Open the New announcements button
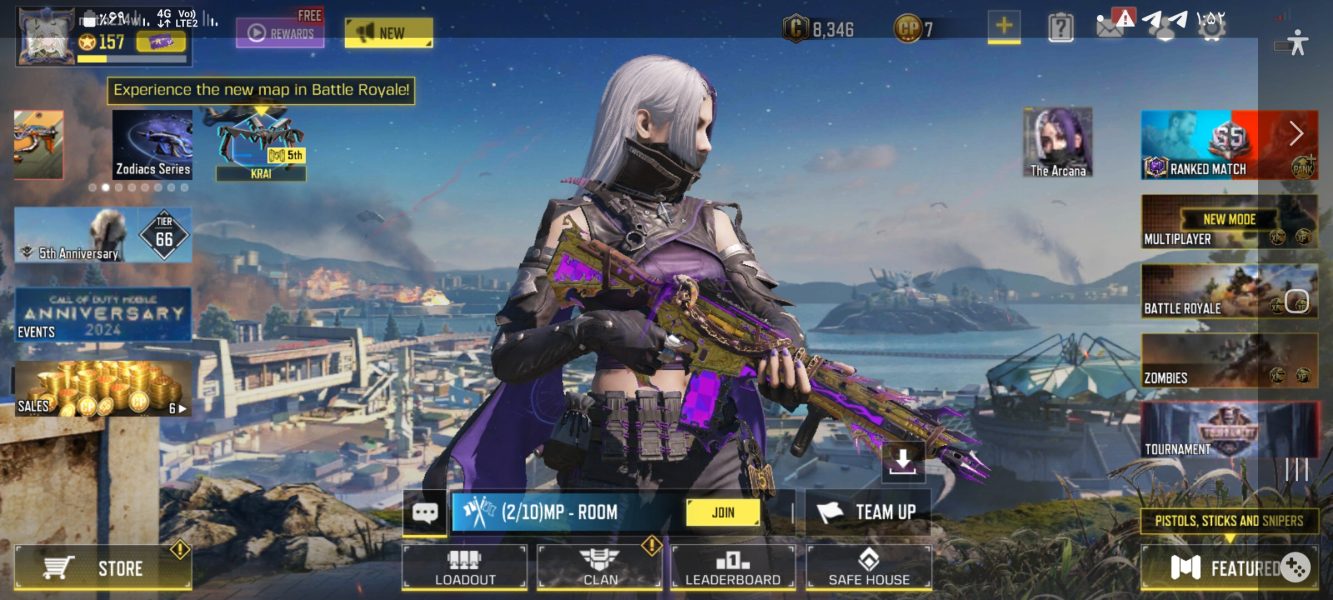Viewport: 1333px width, 600px height. pyautogui.click(x=389, y=33)
